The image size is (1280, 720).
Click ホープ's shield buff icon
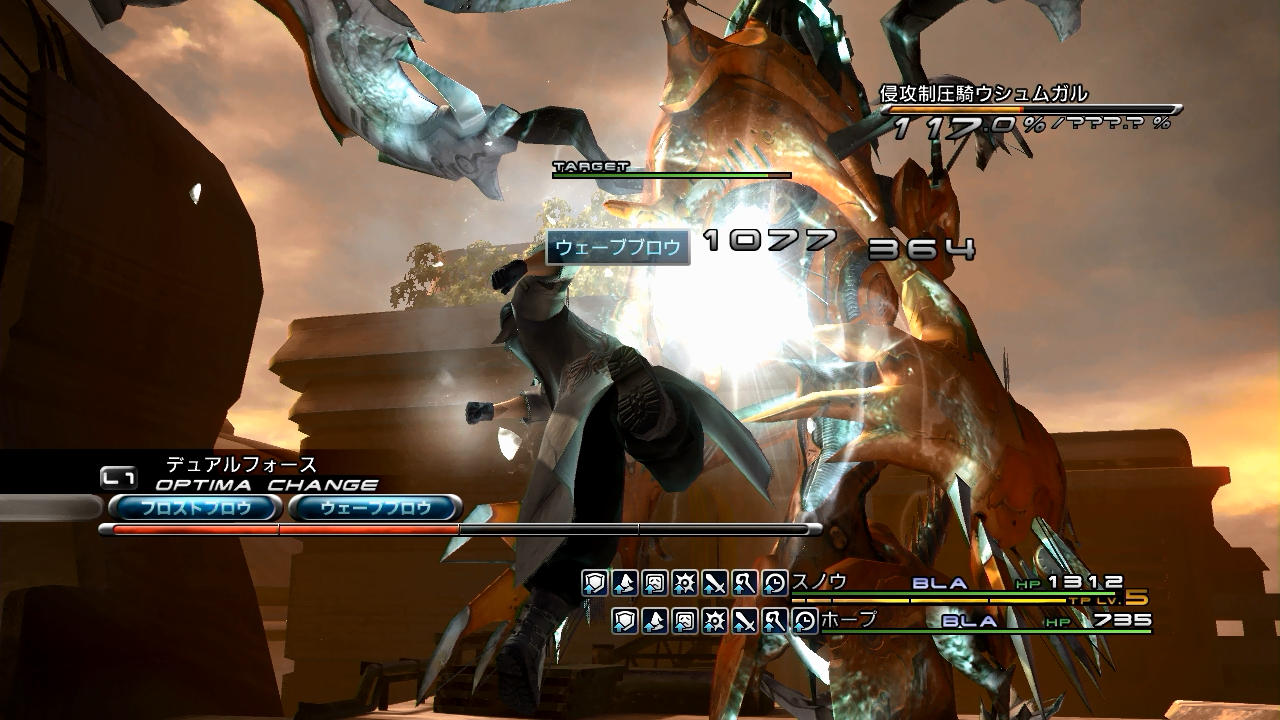[x=625, y=621]
